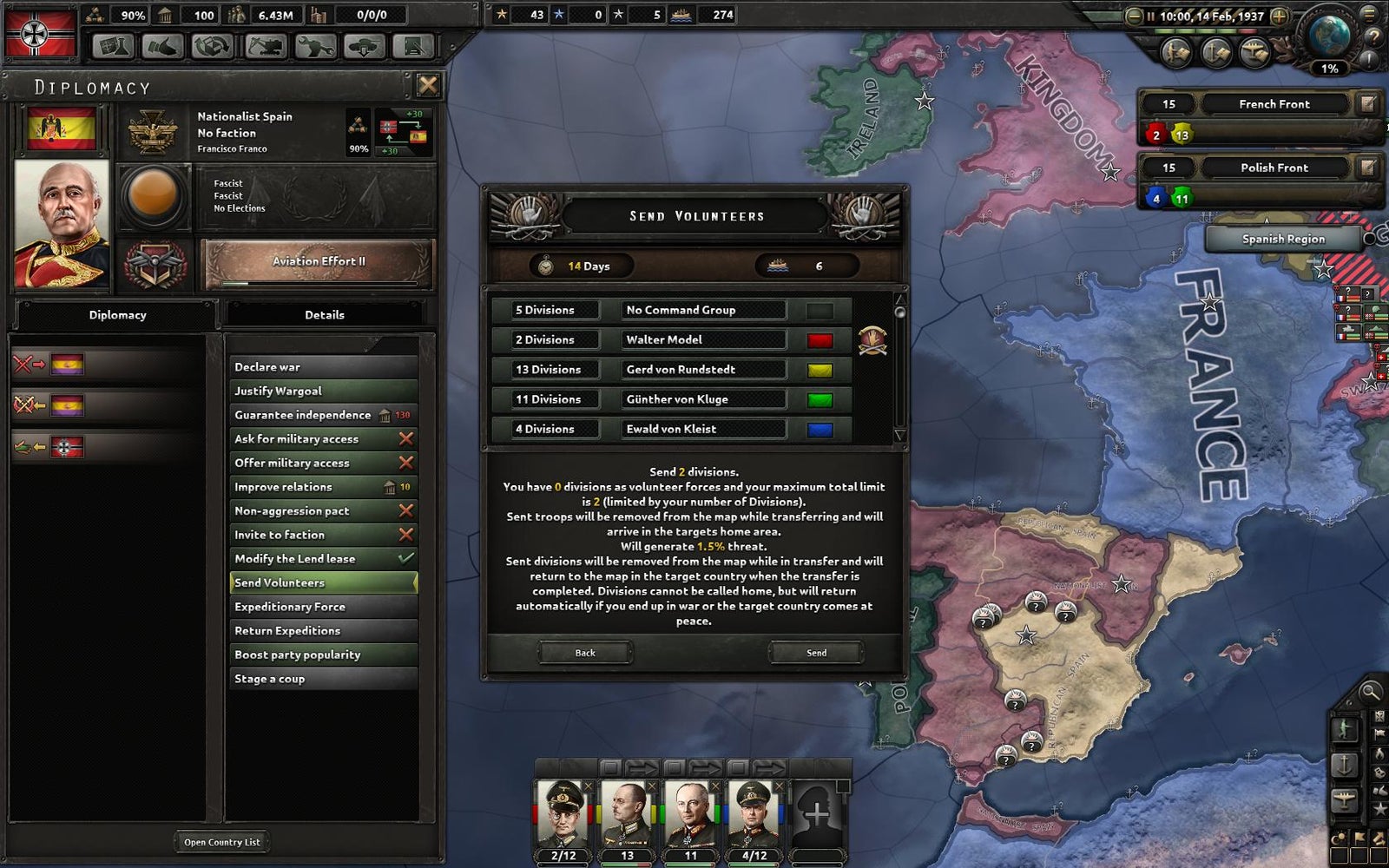Click the help question mark icon

(x=1374, y=37)
